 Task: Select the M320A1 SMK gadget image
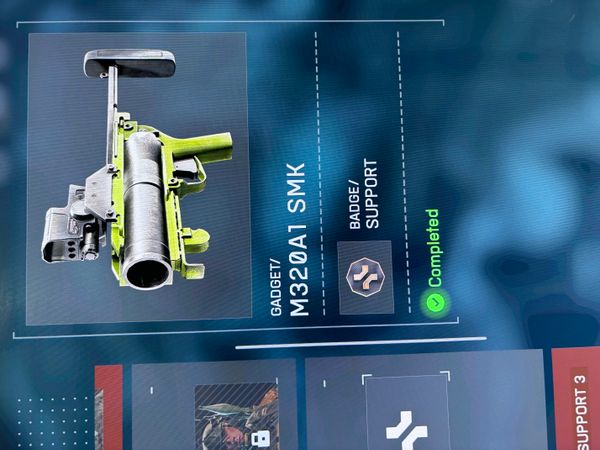[x=137, y=178]
